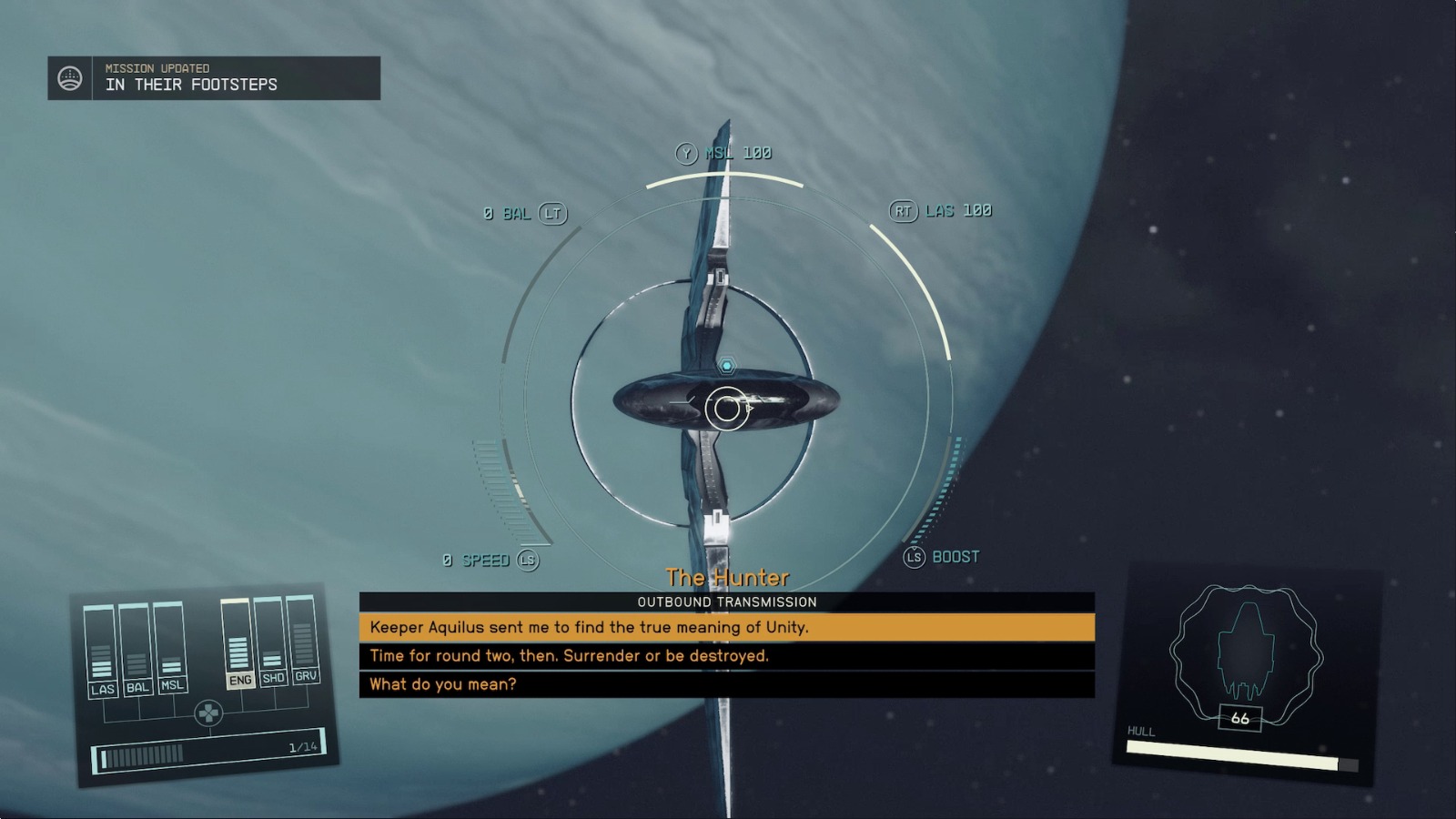The image size is (1456, 819).
Task: Choose the 'What do you mean?' dialogue option
Action: tap(443, 683)
